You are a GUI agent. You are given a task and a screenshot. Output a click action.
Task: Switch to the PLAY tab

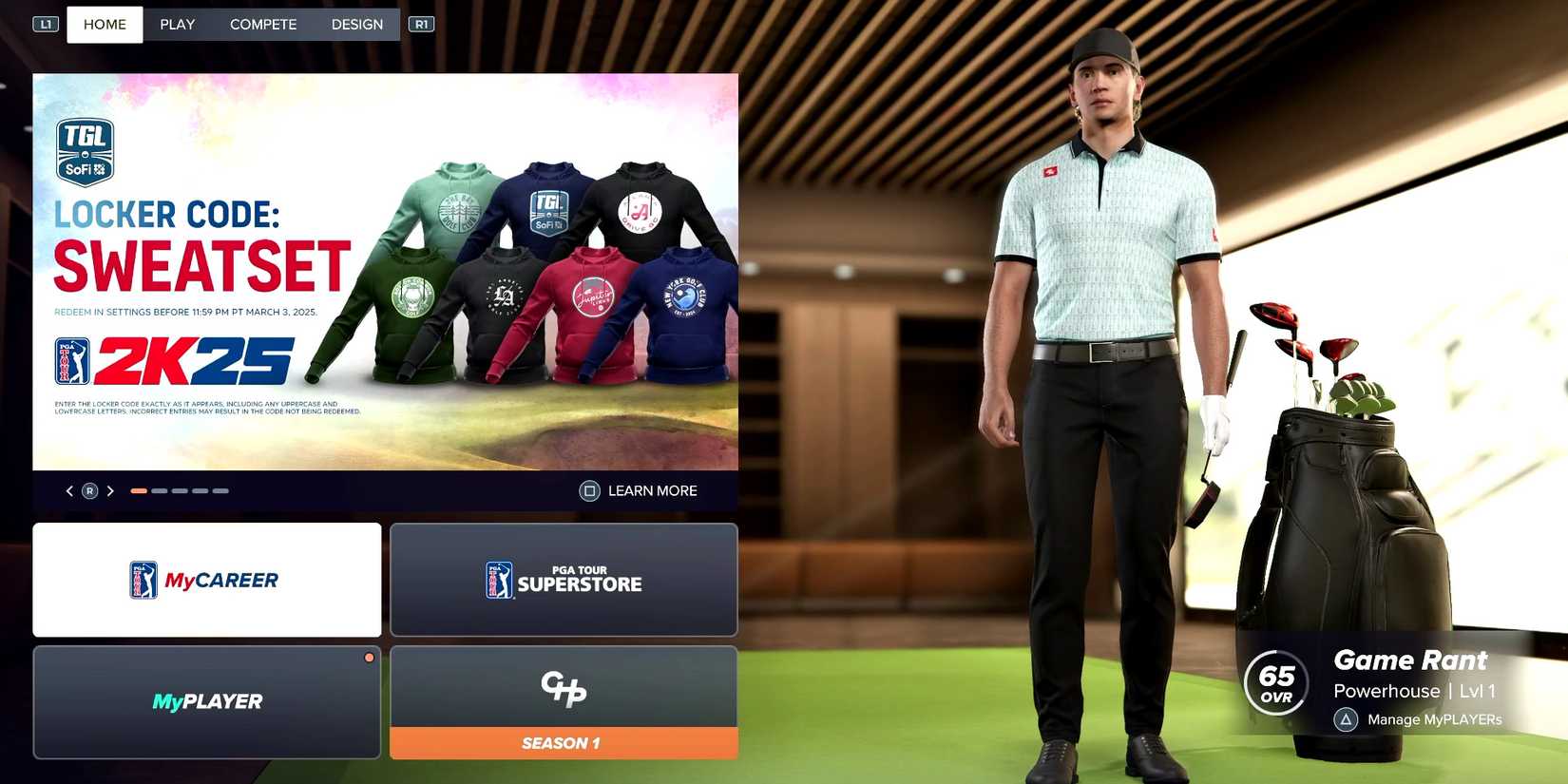(177, 24)
